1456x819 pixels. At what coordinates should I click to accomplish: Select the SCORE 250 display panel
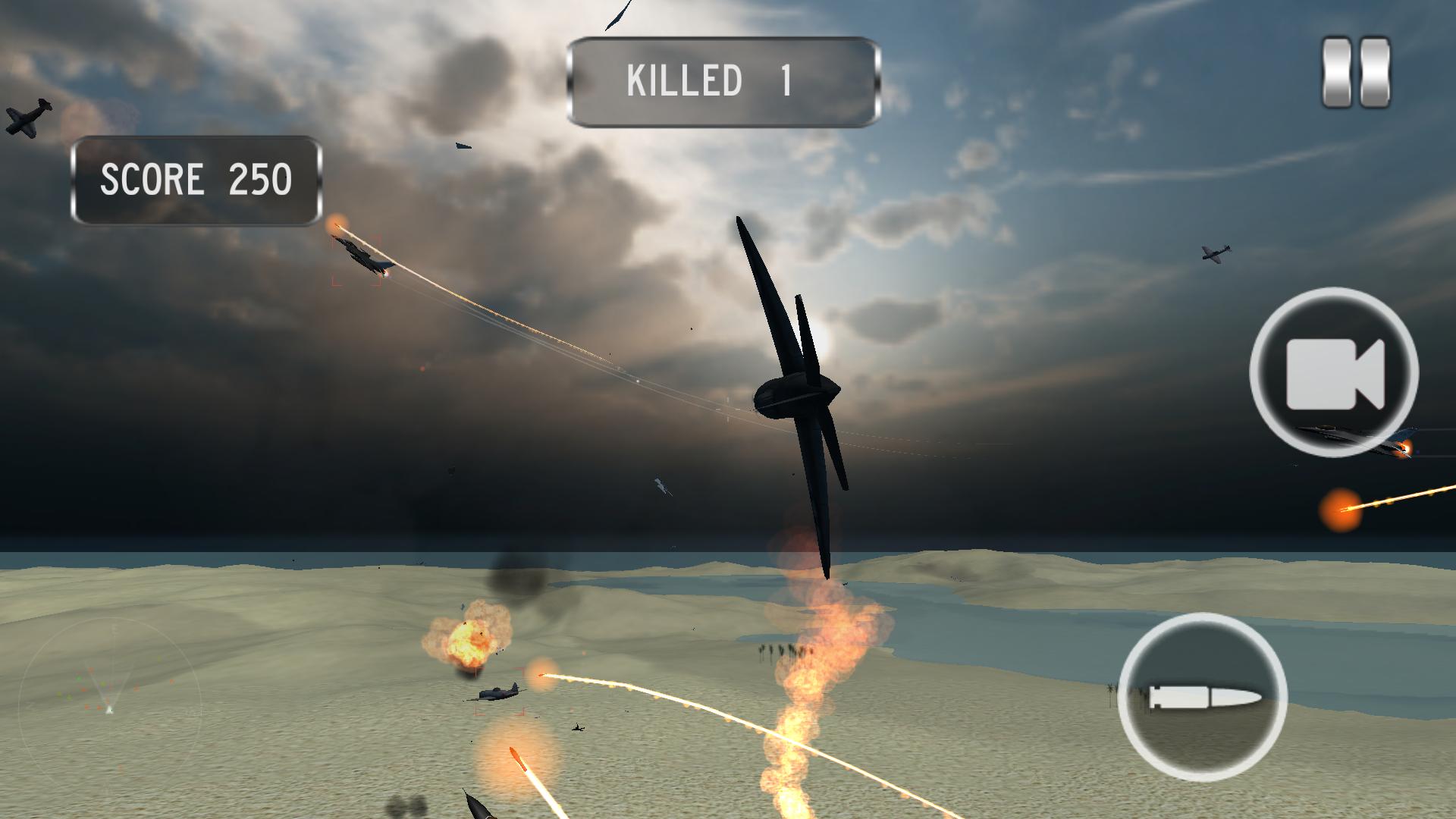click(x=196, y=178)
